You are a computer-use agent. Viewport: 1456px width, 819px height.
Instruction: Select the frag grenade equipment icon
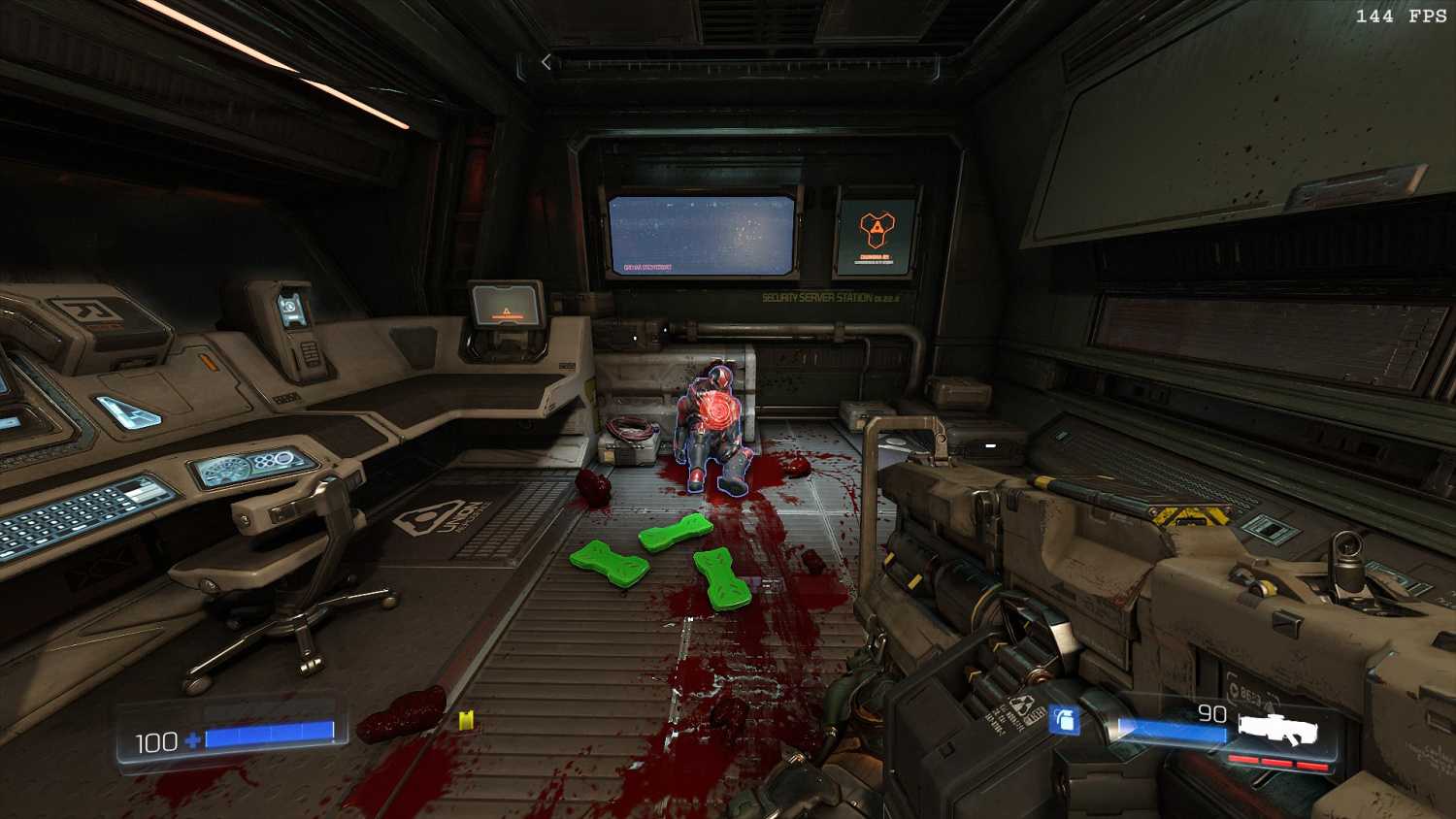point(1064,720)
